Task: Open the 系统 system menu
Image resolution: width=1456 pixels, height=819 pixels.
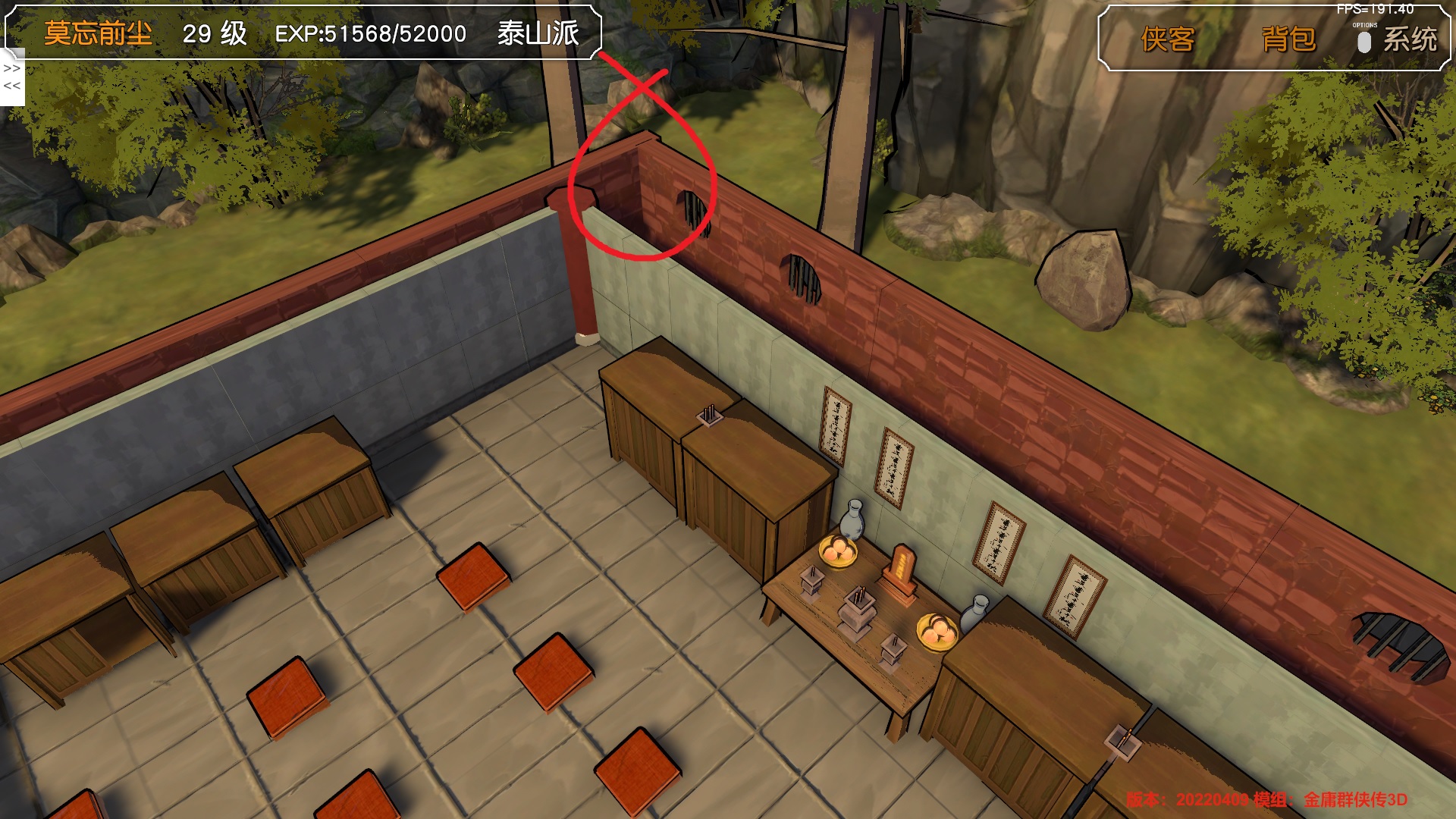Action: click(x=1409, y=39)
